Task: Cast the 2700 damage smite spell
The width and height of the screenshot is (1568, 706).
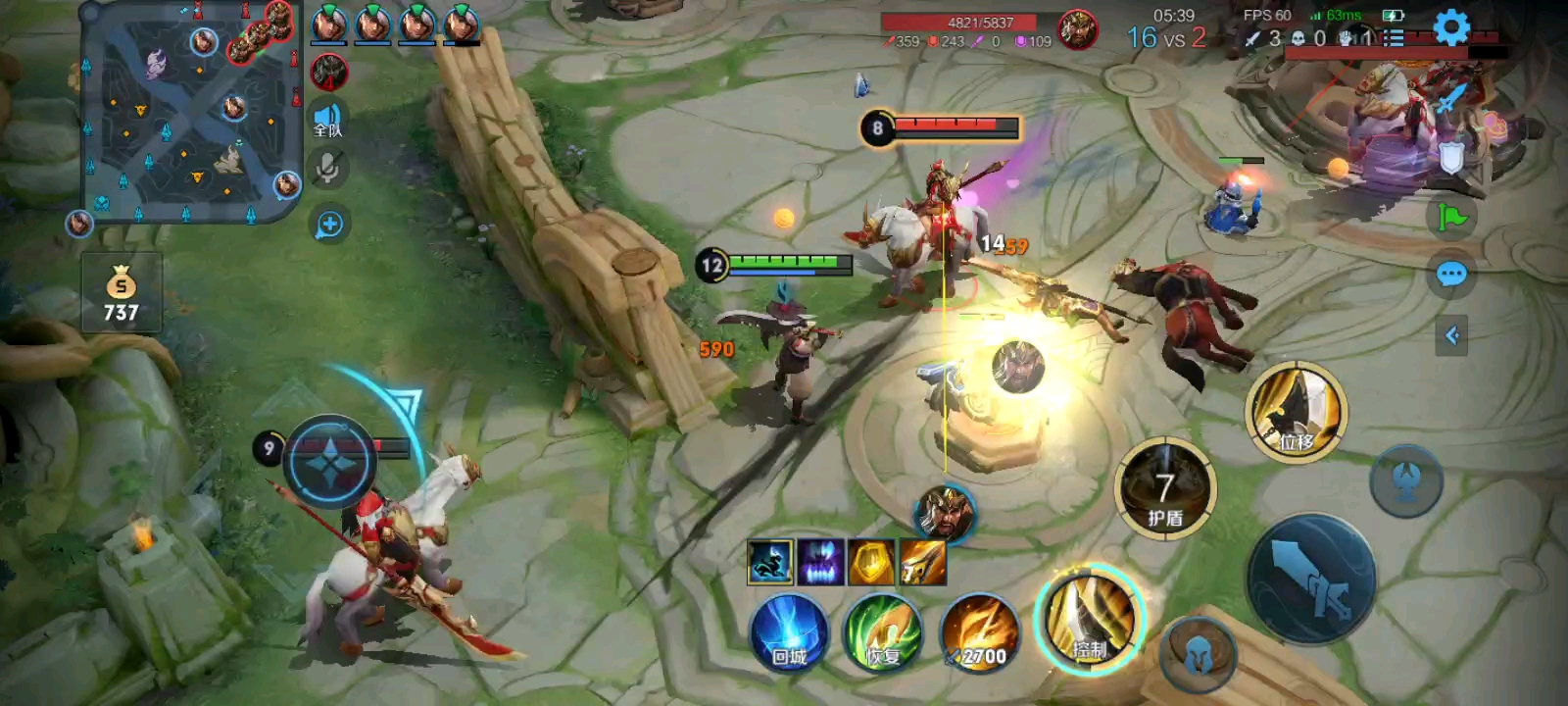Action: (979, 633)
